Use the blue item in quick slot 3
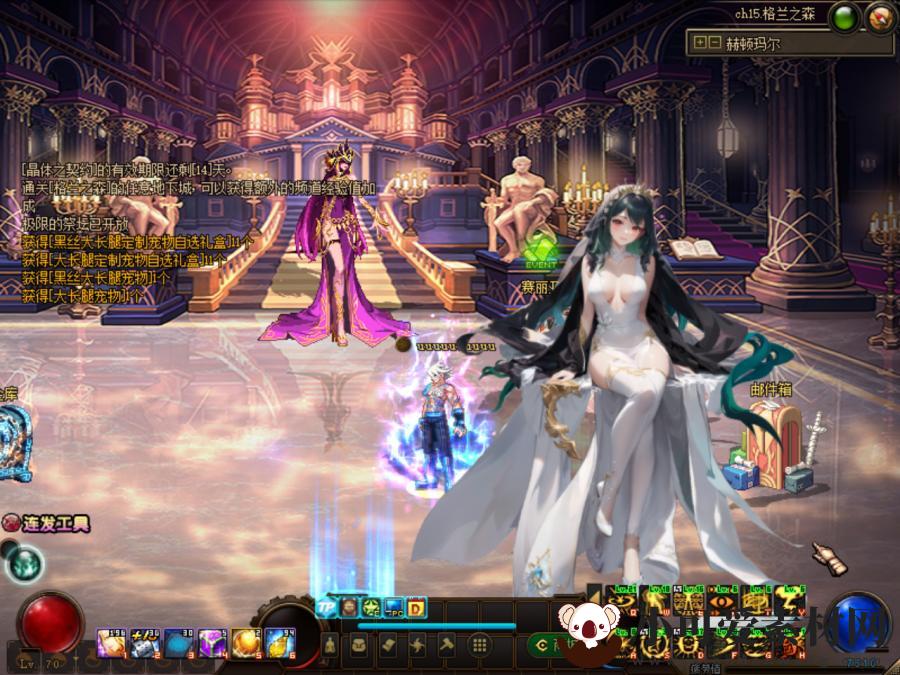The image size is (900, 675). (x=177, y=644)
